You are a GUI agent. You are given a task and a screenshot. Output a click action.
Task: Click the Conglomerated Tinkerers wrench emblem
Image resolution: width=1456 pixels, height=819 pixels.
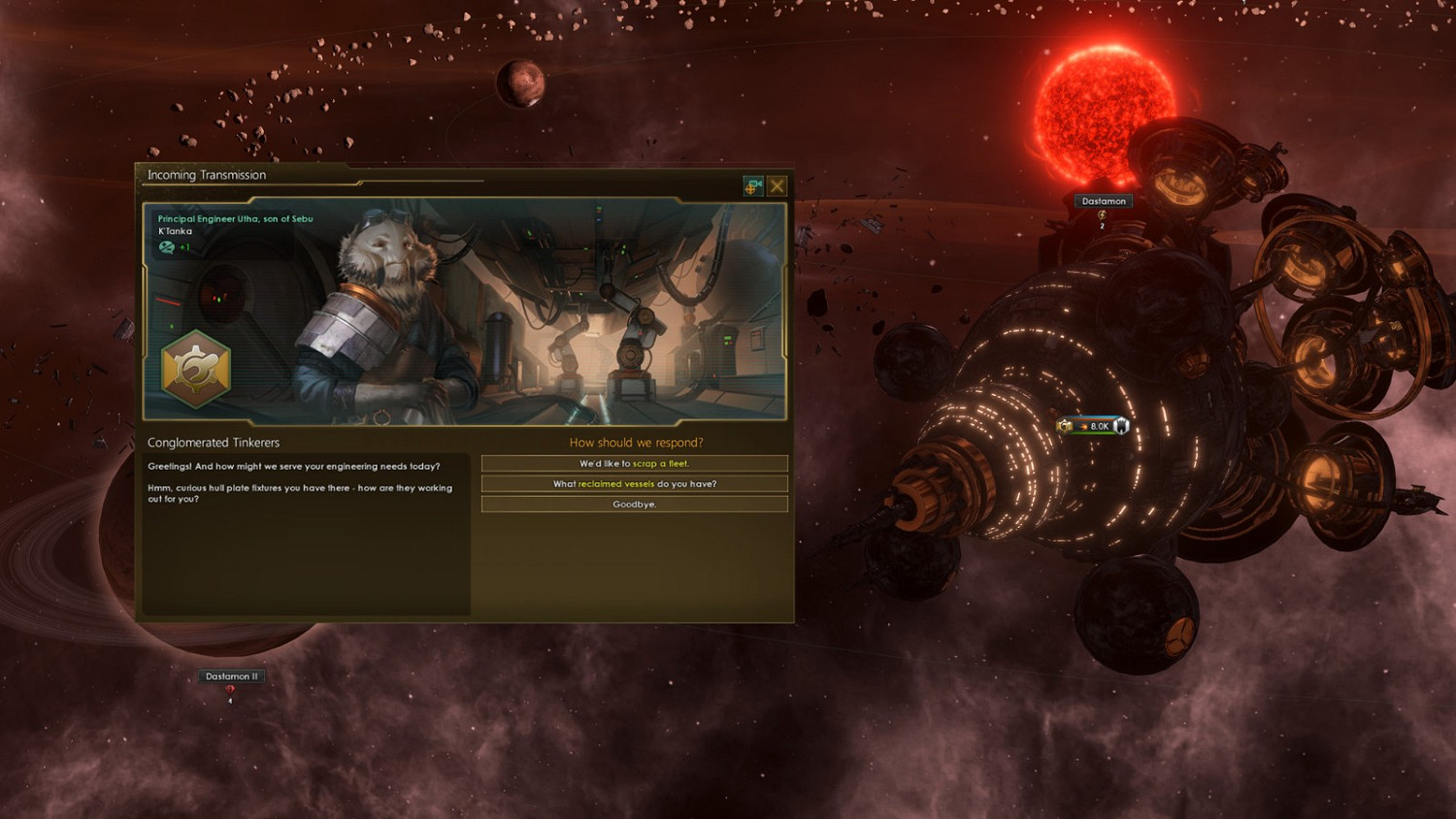pos(194,370)
